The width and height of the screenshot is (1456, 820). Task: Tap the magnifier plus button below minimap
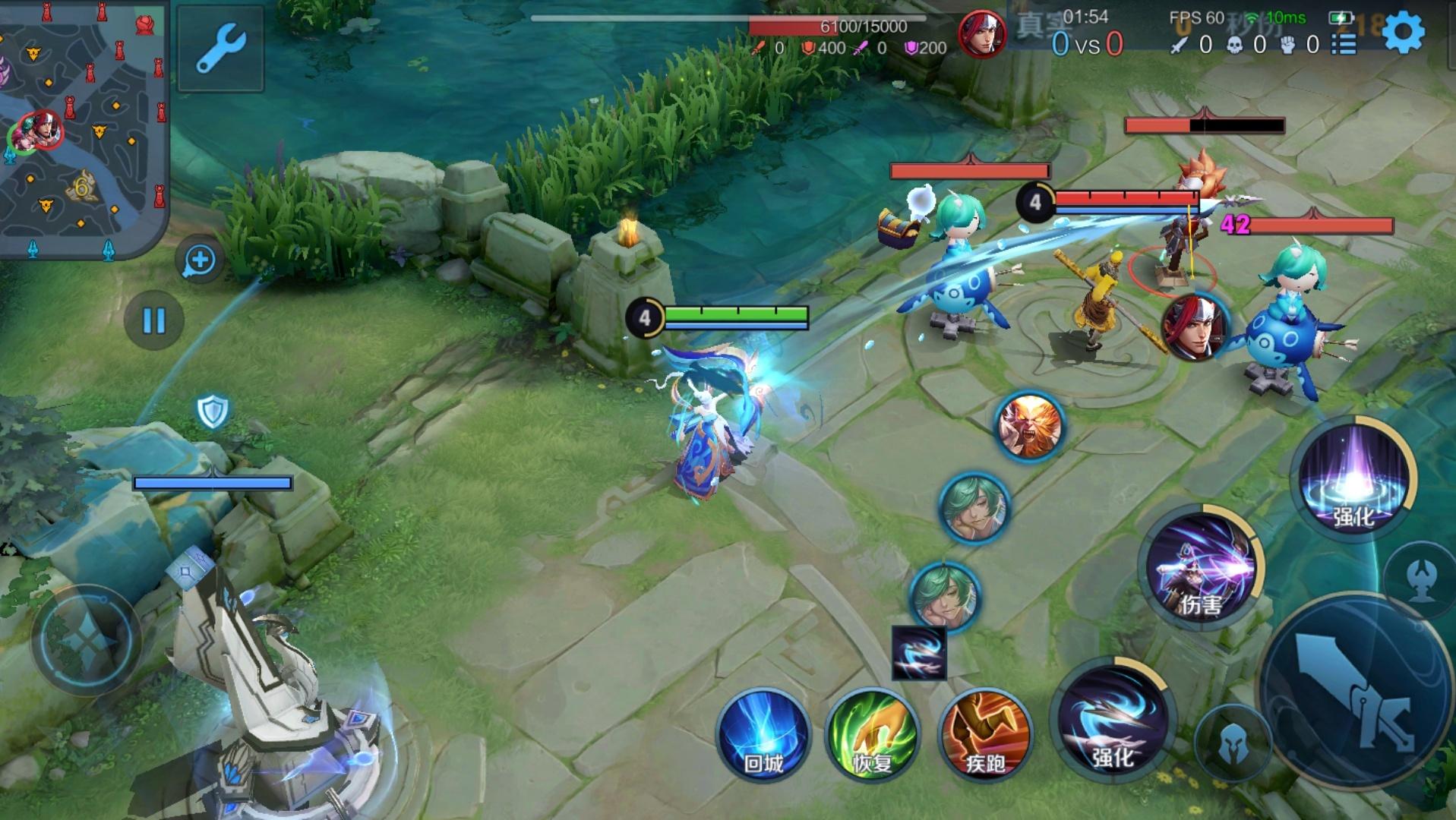[200, 260]
